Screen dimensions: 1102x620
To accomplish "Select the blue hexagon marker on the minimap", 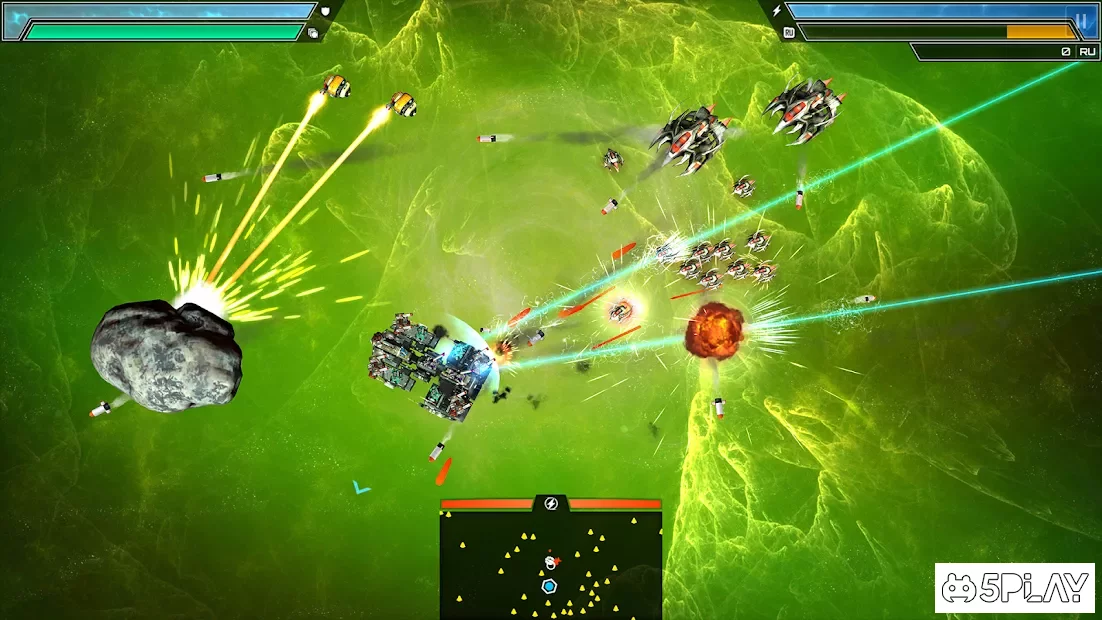I will pyautogui.click(x=549, y=586).
